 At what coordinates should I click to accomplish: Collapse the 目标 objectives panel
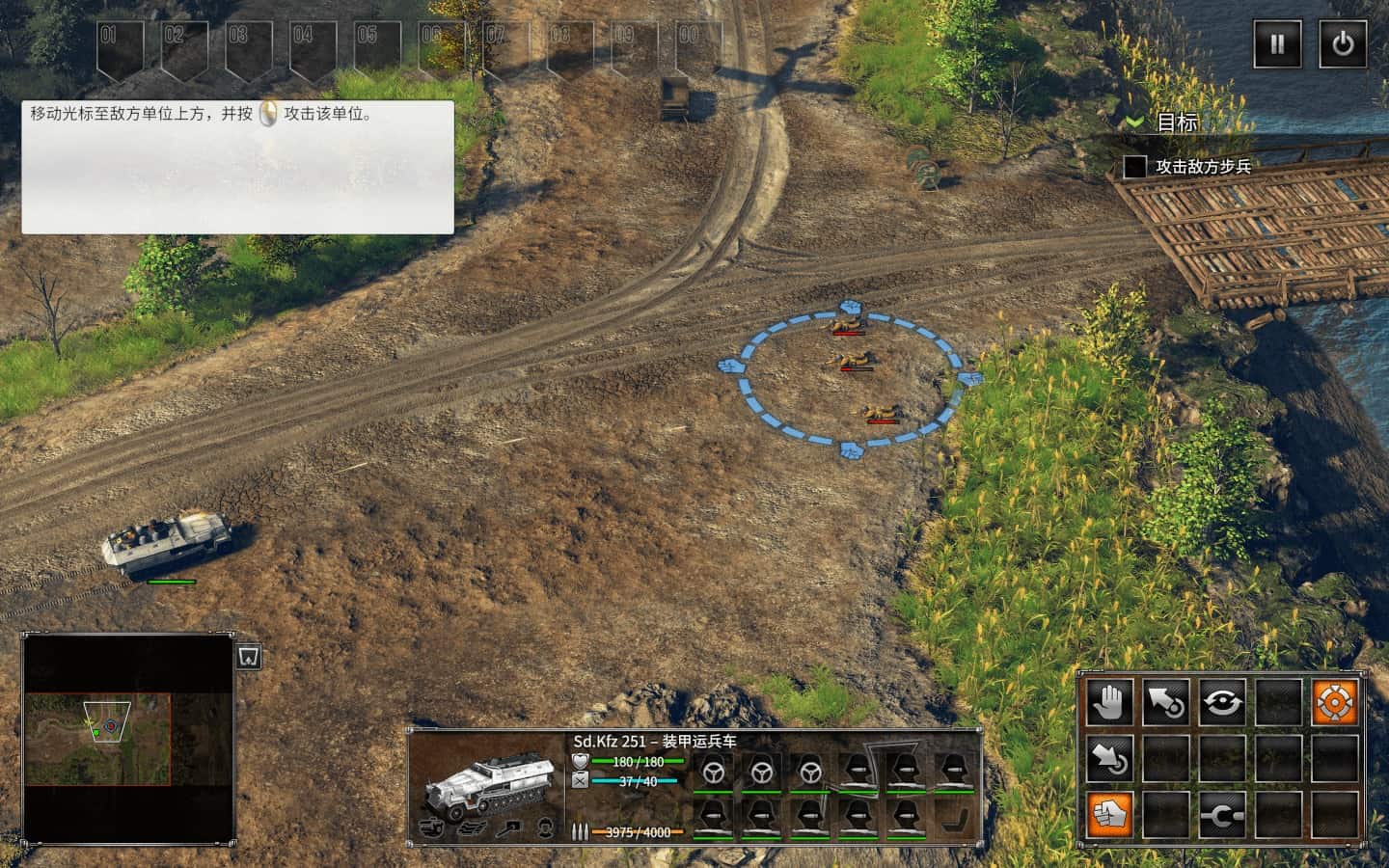[1136, 122]
